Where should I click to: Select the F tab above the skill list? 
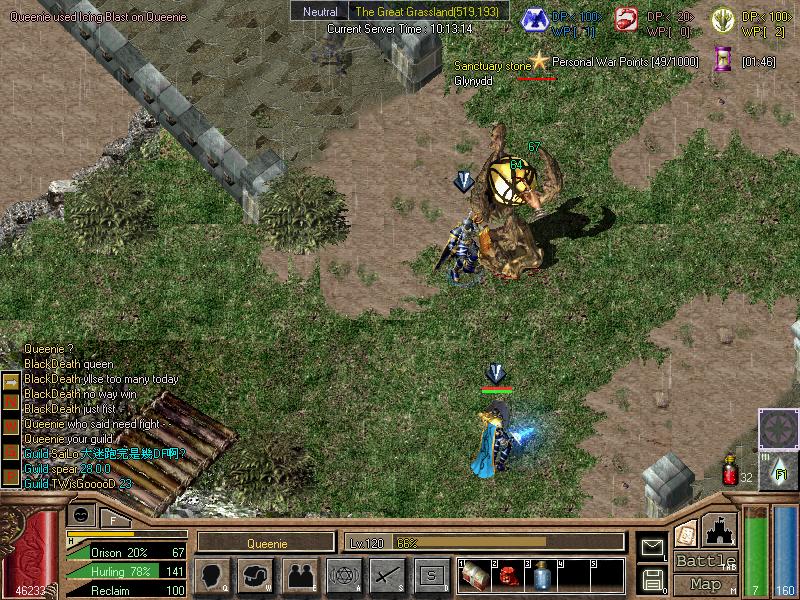(113, 518)
